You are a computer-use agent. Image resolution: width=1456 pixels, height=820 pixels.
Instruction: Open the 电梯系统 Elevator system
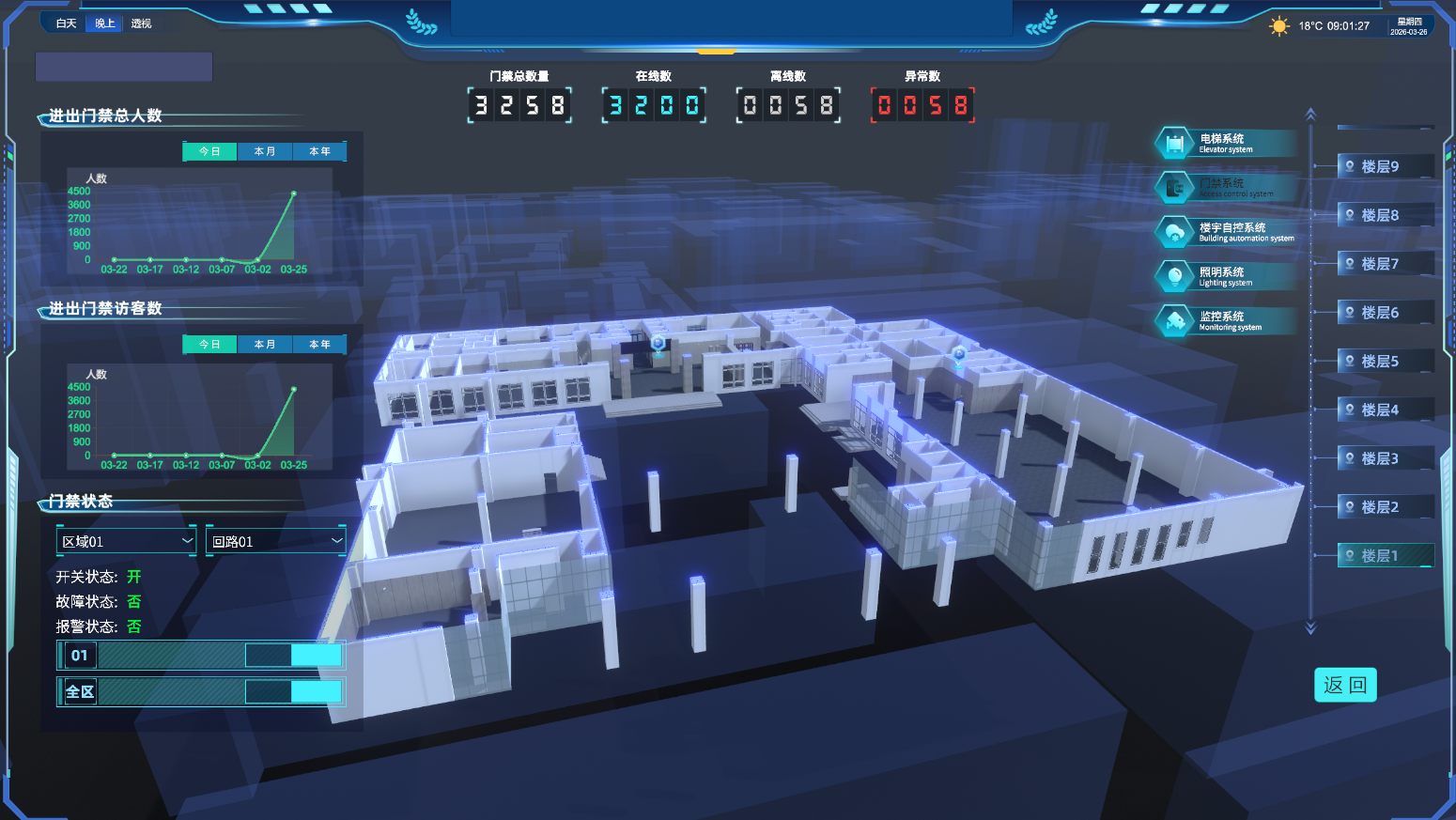1225,144
